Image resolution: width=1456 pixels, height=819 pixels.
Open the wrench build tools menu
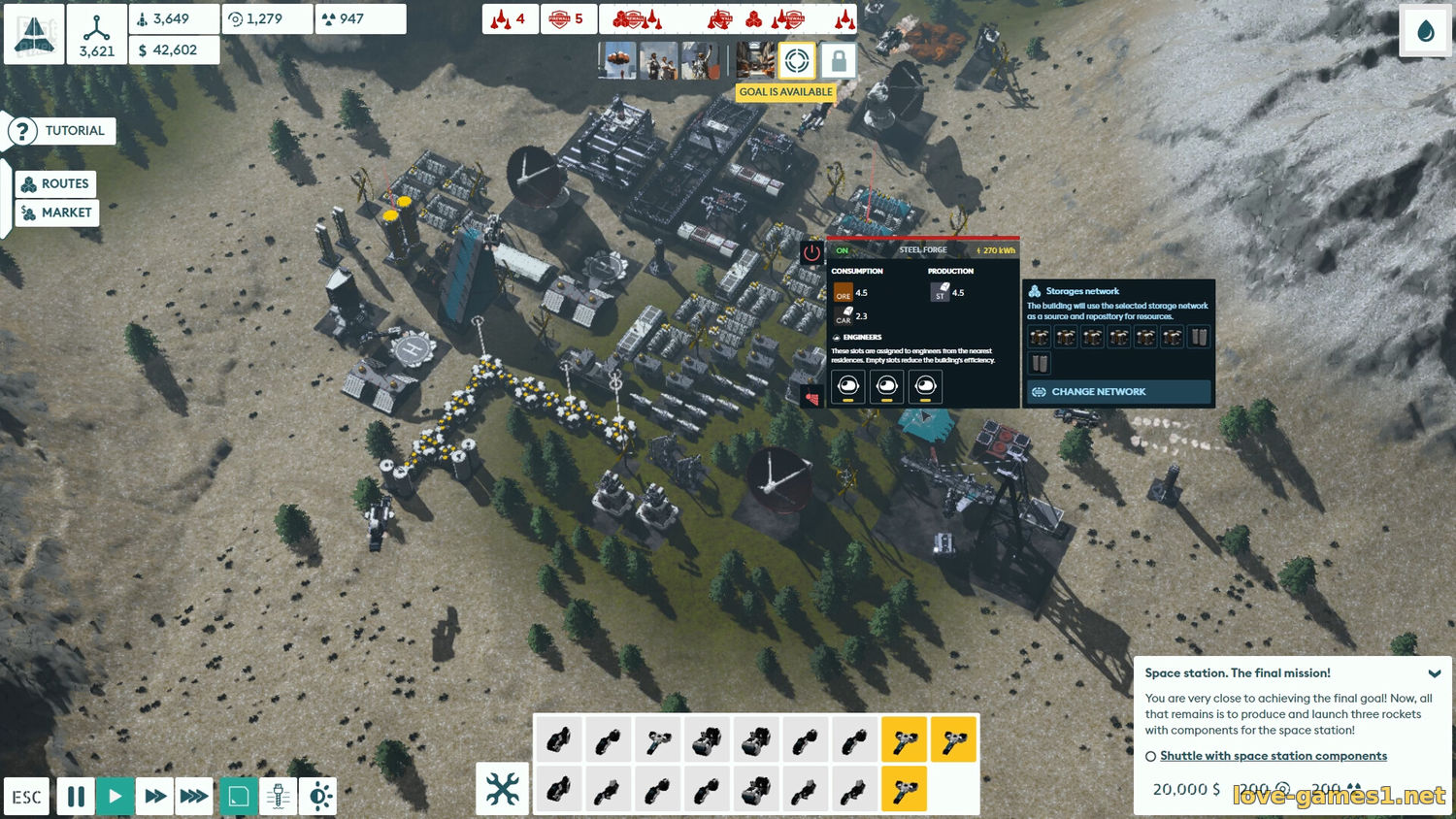tap(503, 789)
